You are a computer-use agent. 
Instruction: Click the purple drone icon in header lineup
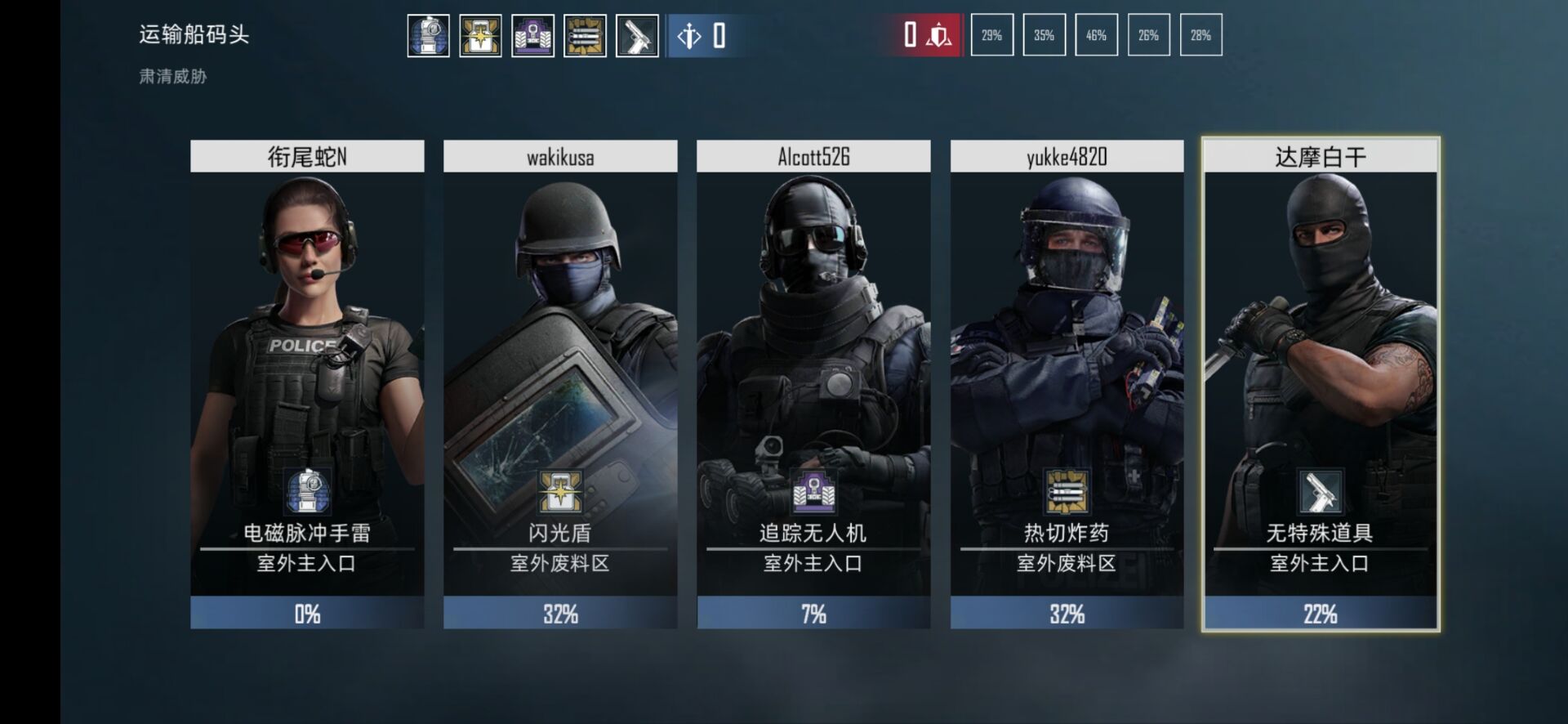coord(532,36)
